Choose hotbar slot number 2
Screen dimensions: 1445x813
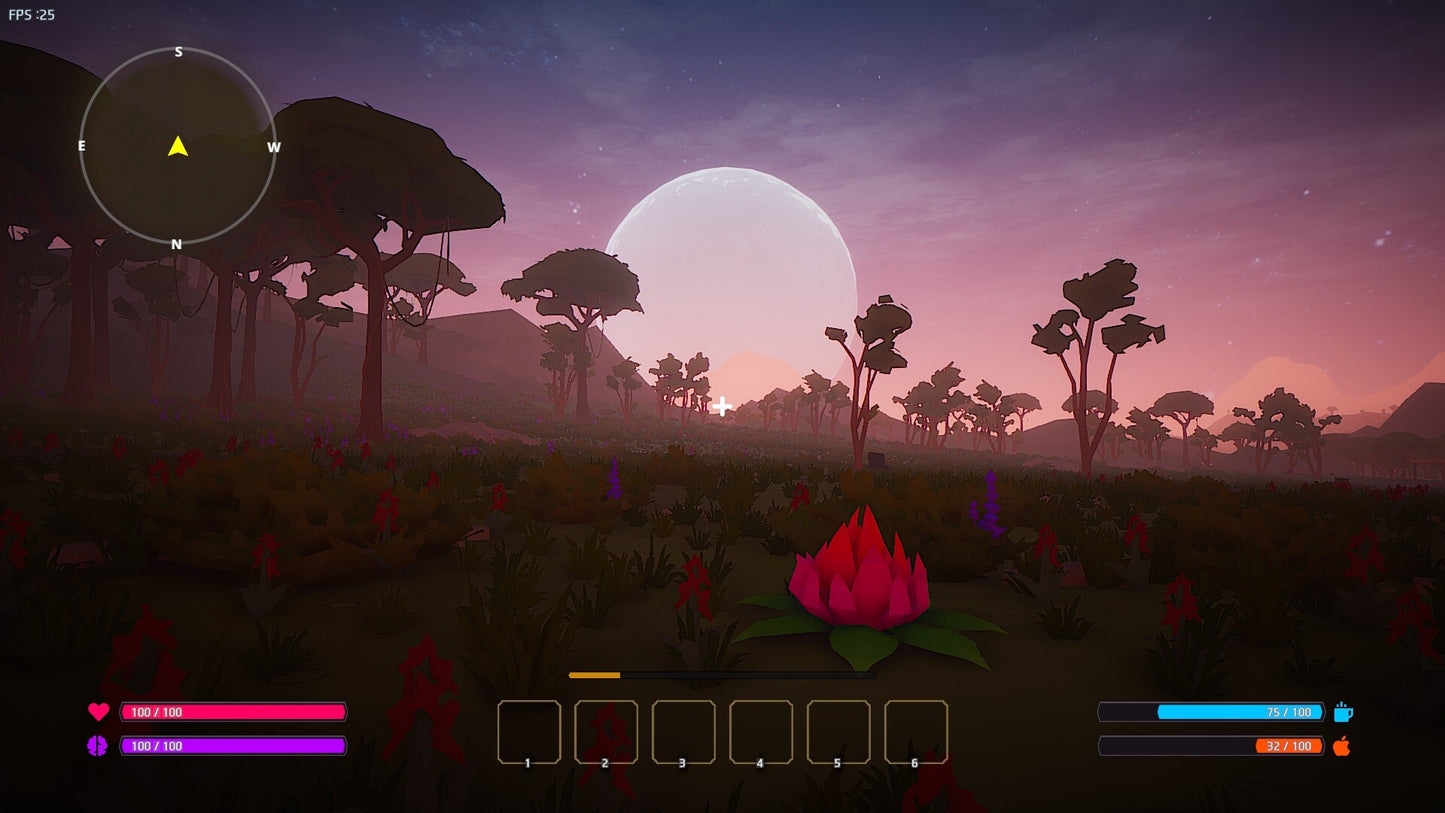point(606,732)
